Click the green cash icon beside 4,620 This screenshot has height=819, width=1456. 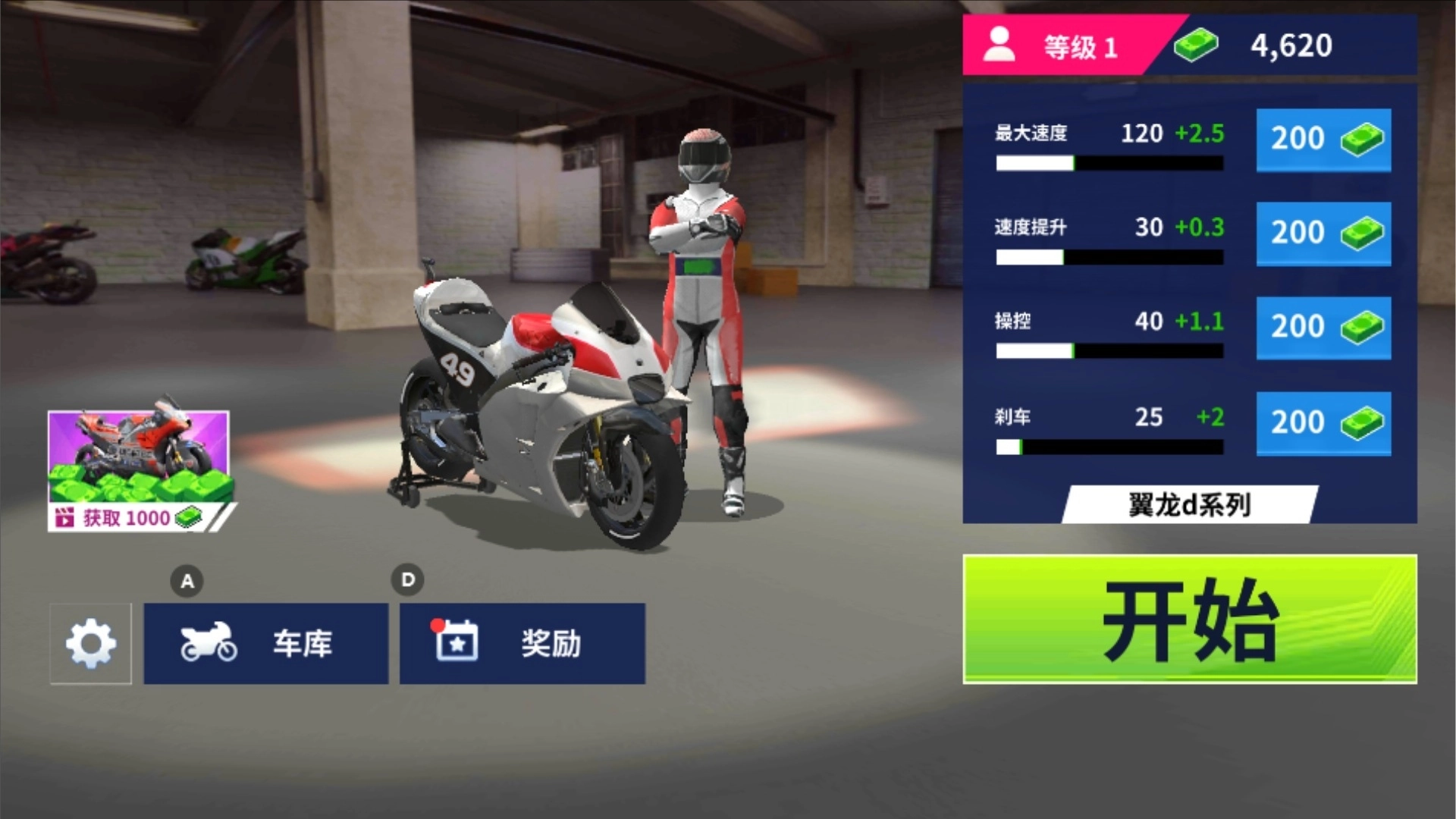pos(1196,45)
